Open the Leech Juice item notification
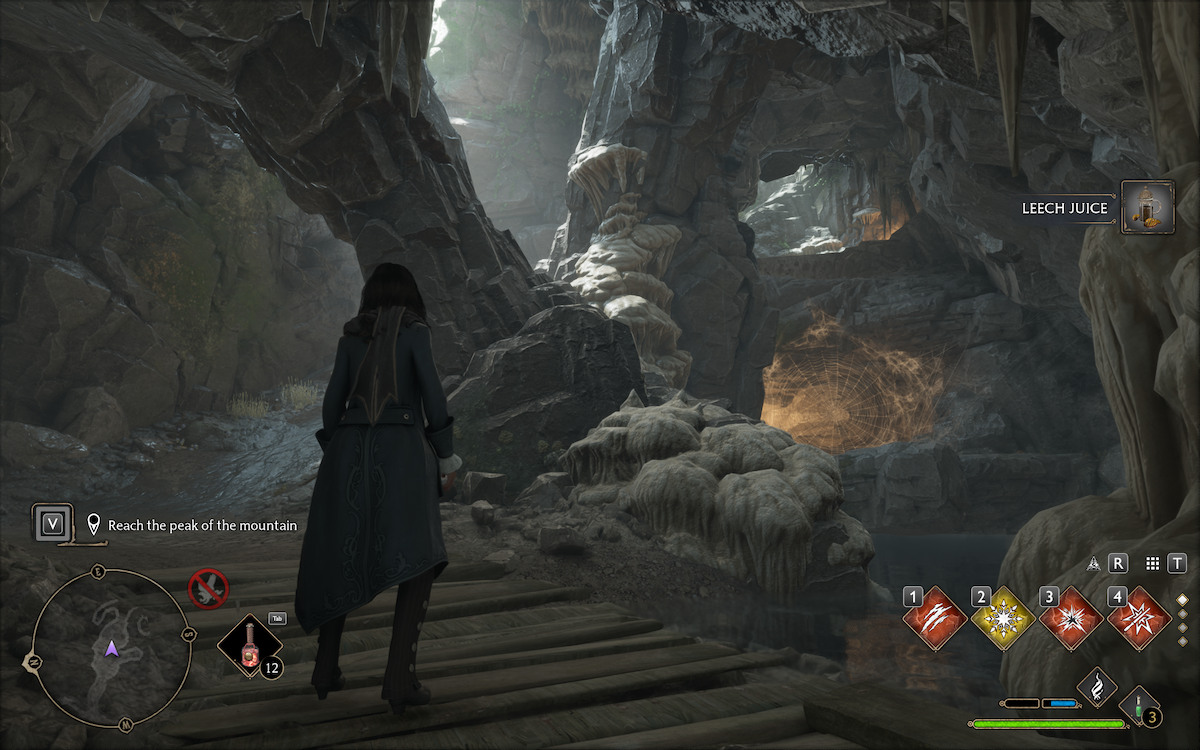 [x=1147, y=208]
